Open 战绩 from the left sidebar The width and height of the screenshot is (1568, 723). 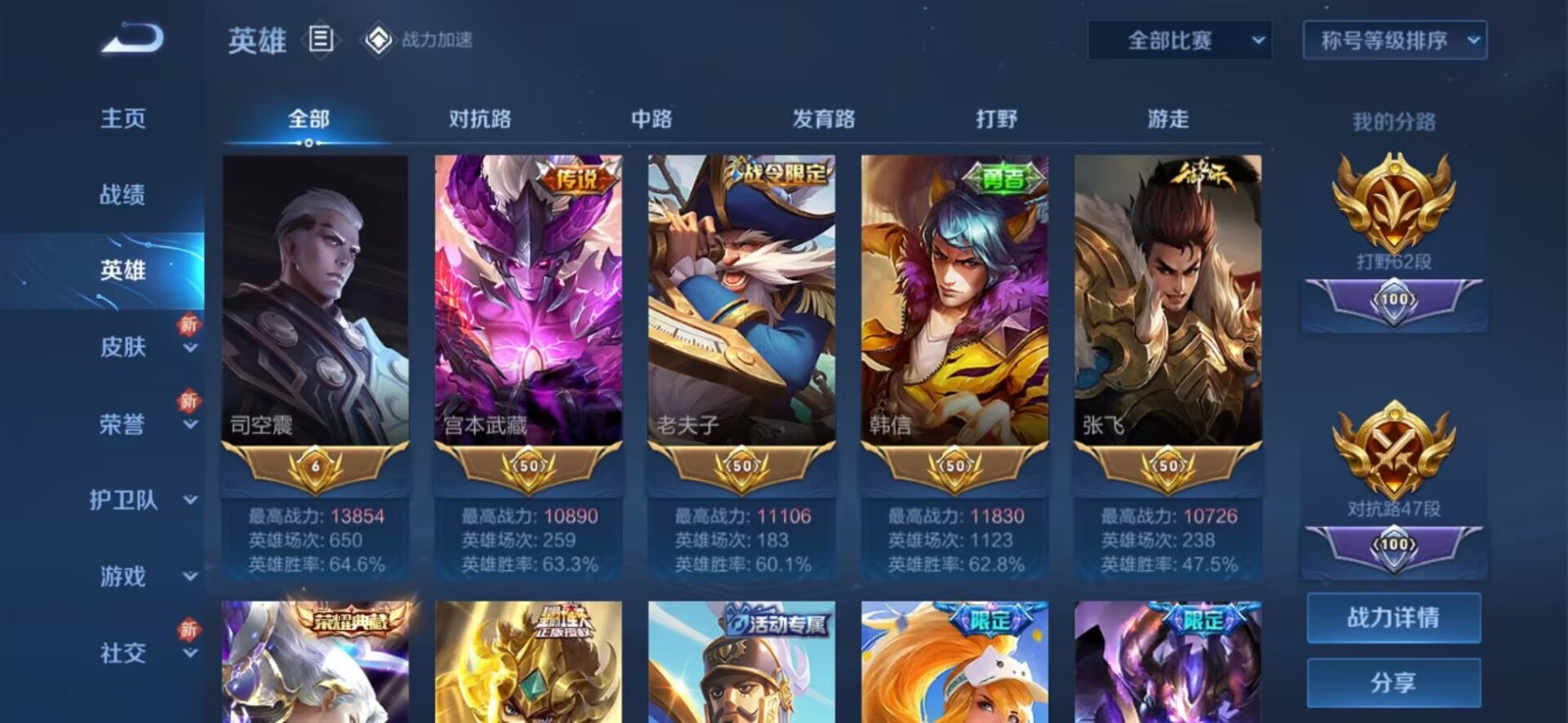tap(122, 195)
